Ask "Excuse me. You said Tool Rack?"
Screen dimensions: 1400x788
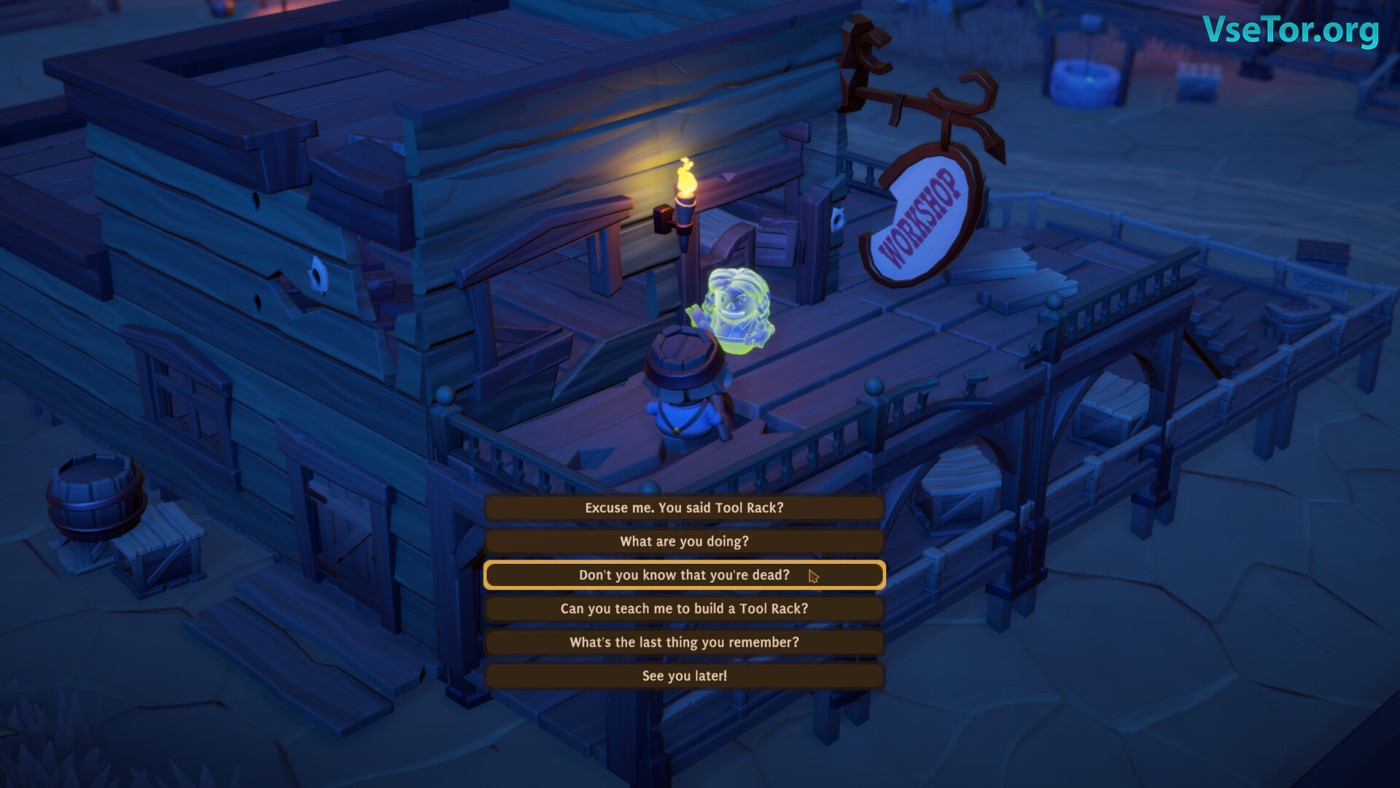684,508
